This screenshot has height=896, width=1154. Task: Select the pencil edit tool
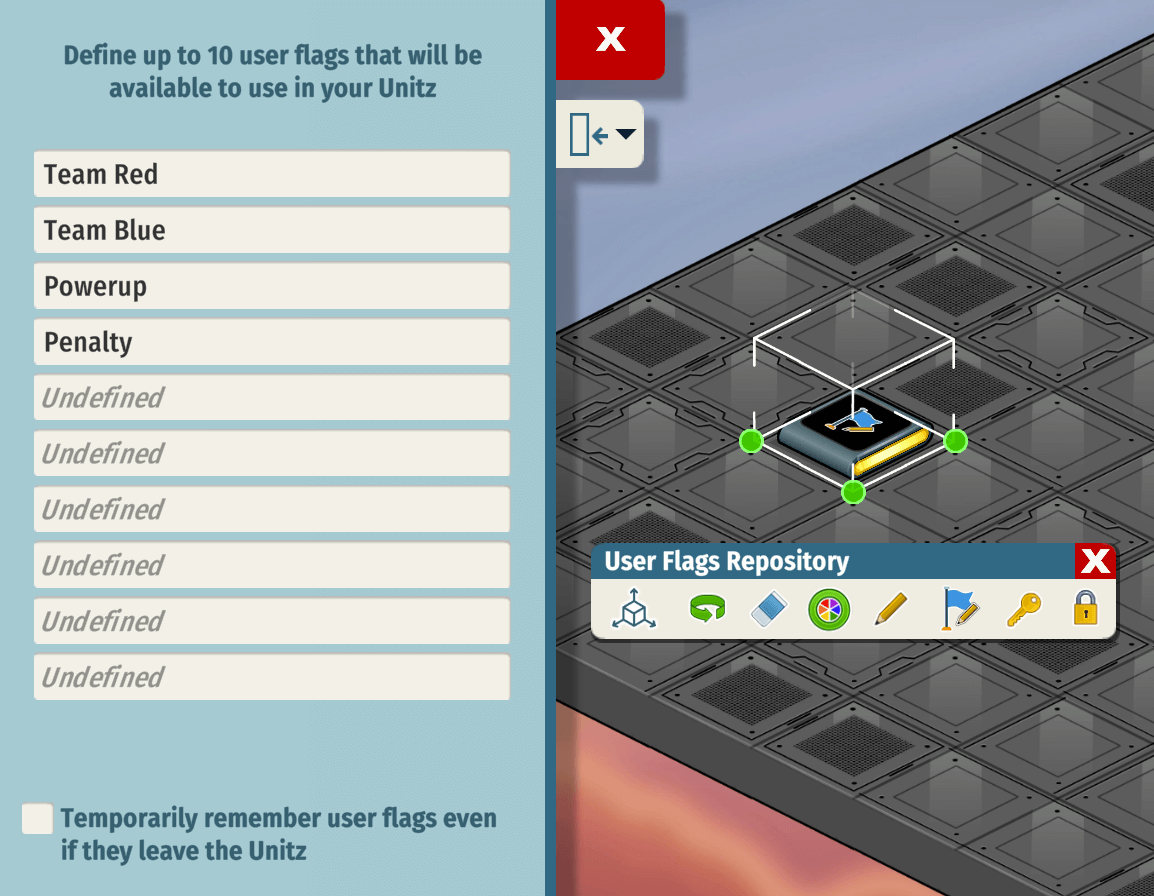[x=890, y=608]
